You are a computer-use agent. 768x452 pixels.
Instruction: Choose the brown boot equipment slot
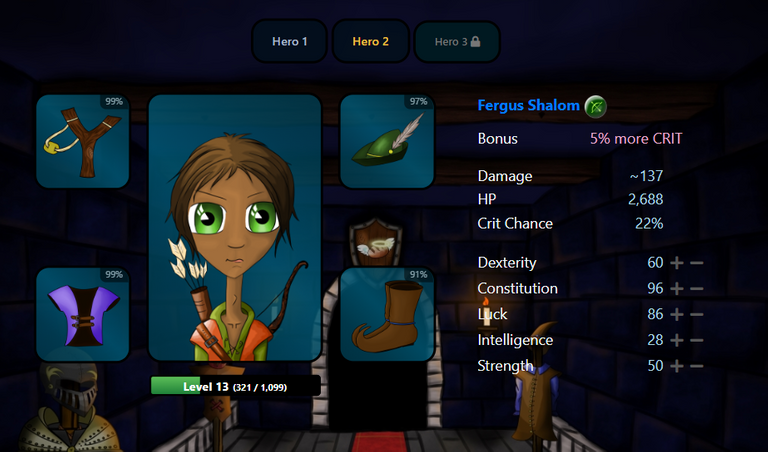(387, 314)
